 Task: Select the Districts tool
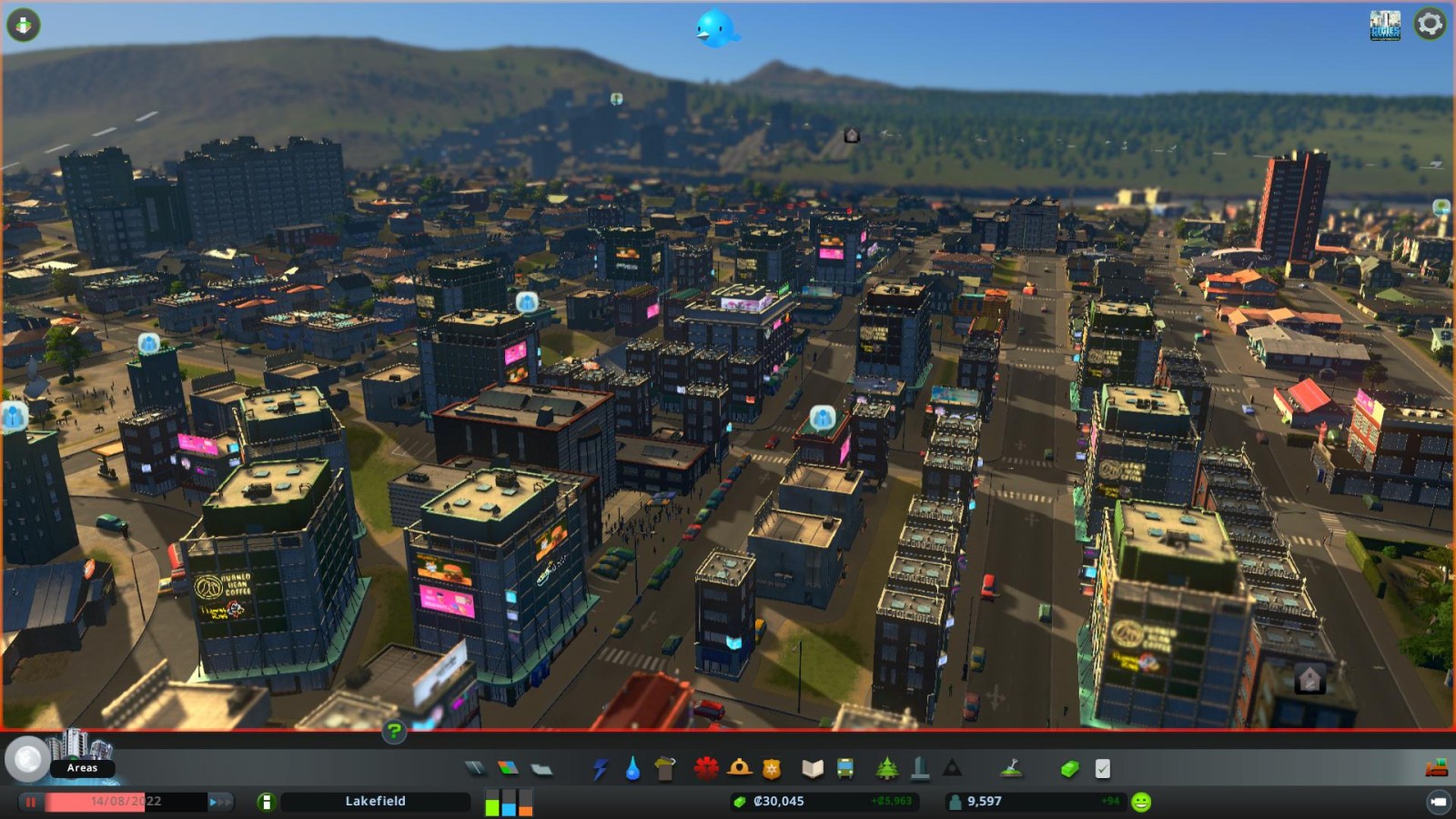pyautogui.click(x=541, y=769)
